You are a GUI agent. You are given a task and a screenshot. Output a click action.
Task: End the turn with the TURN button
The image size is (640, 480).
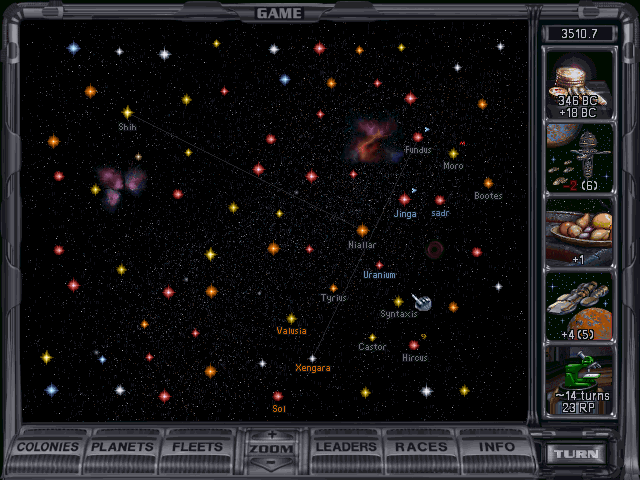[x=579, y=454]
